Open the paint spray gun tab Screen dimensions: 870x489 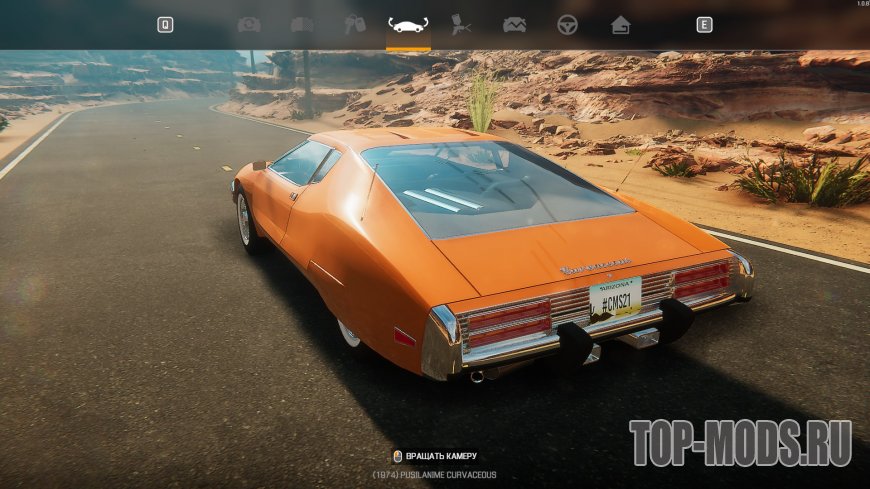(461, 25)
